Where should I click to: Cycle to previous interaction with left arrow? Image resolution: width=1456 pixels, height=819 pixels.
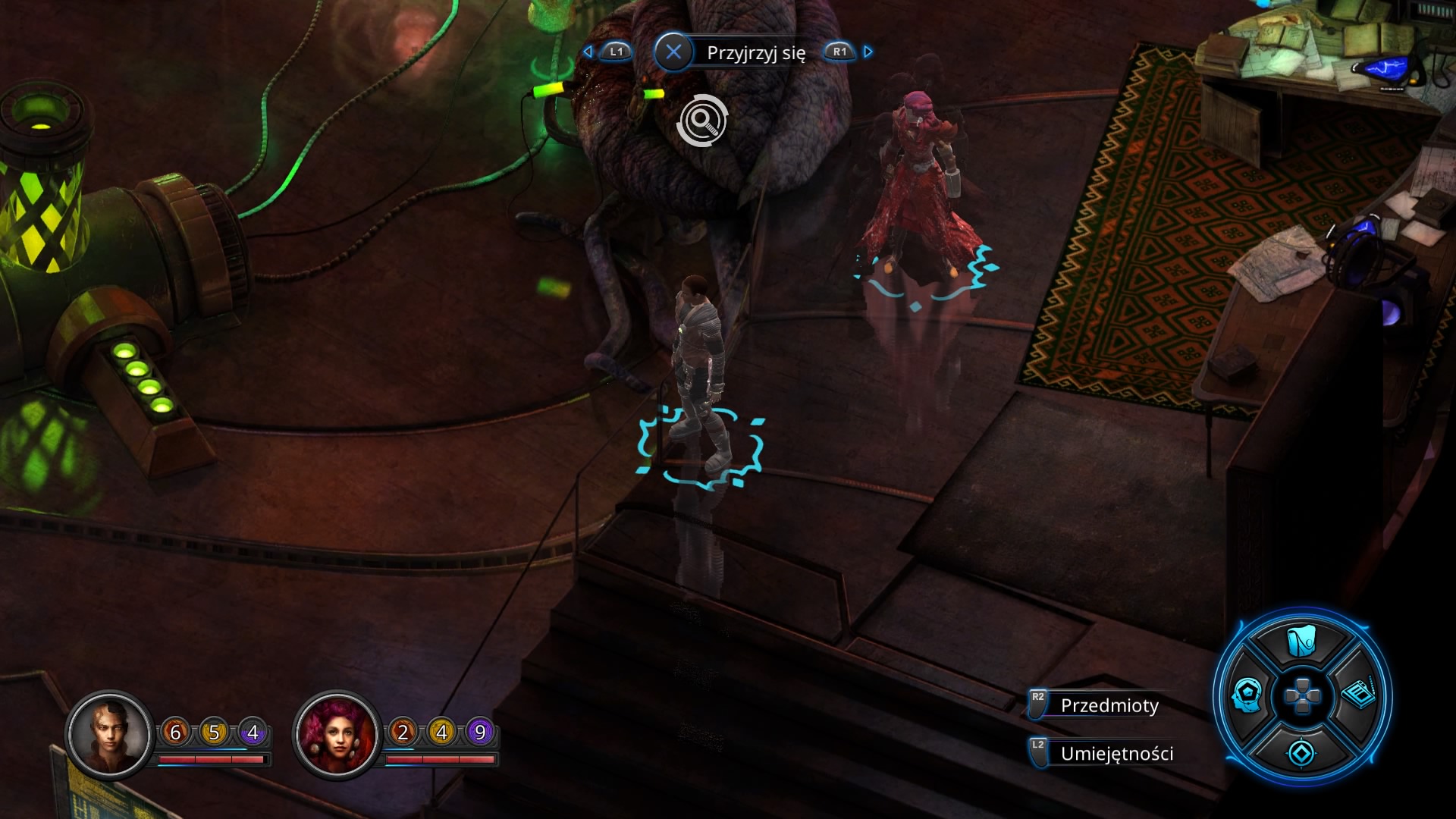click(x=588, y=52)
